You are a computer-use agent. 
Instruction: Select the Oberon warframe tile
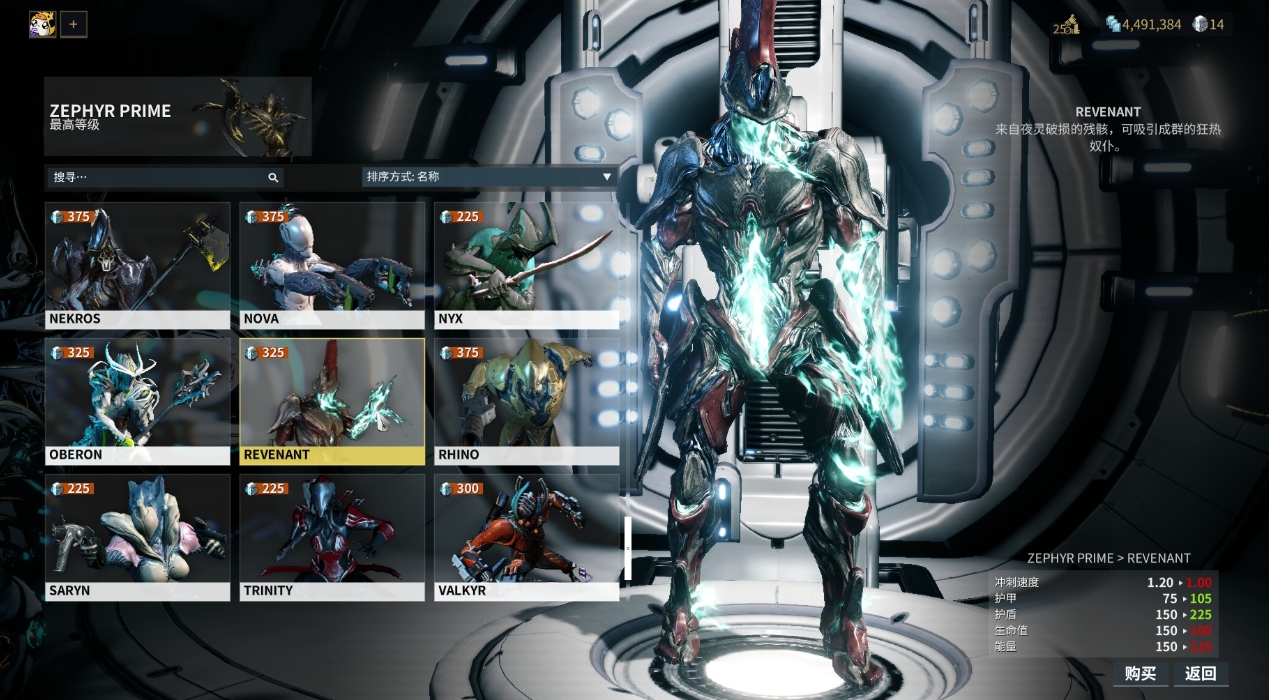click(x=137, y=401)
